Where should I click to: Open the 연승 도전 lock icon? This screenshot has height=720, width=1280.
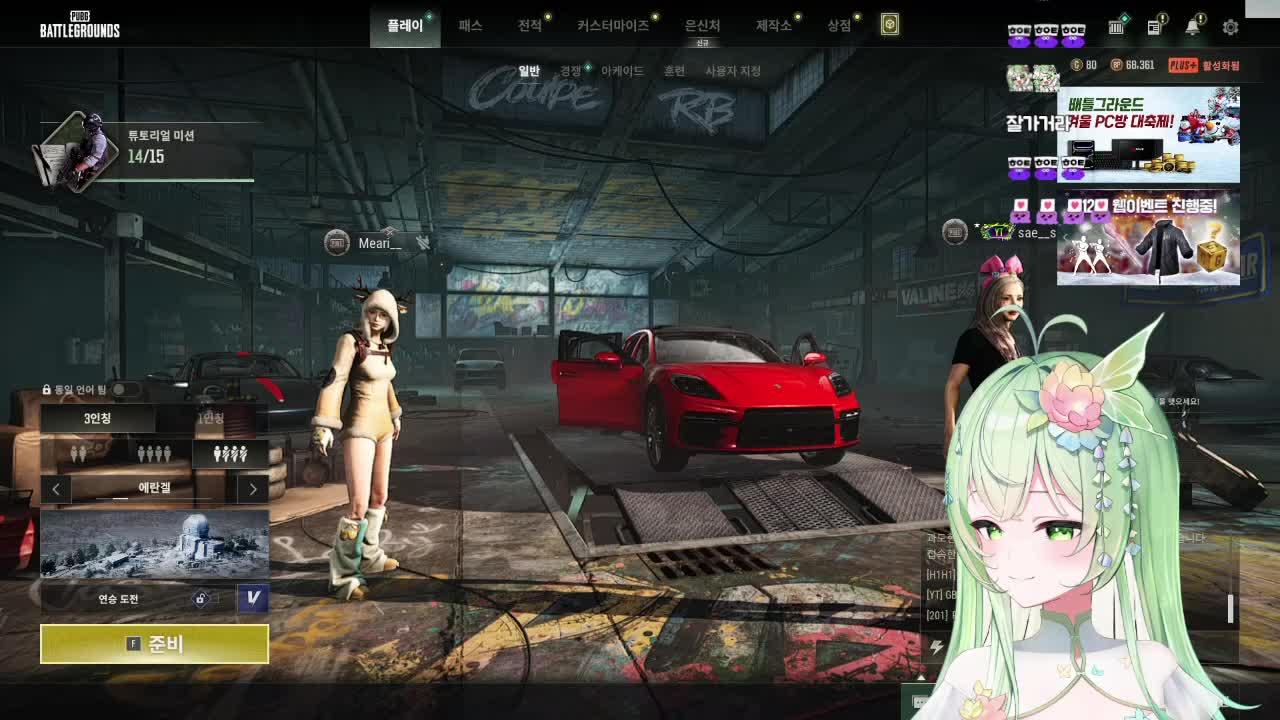(x=200, y=597)
